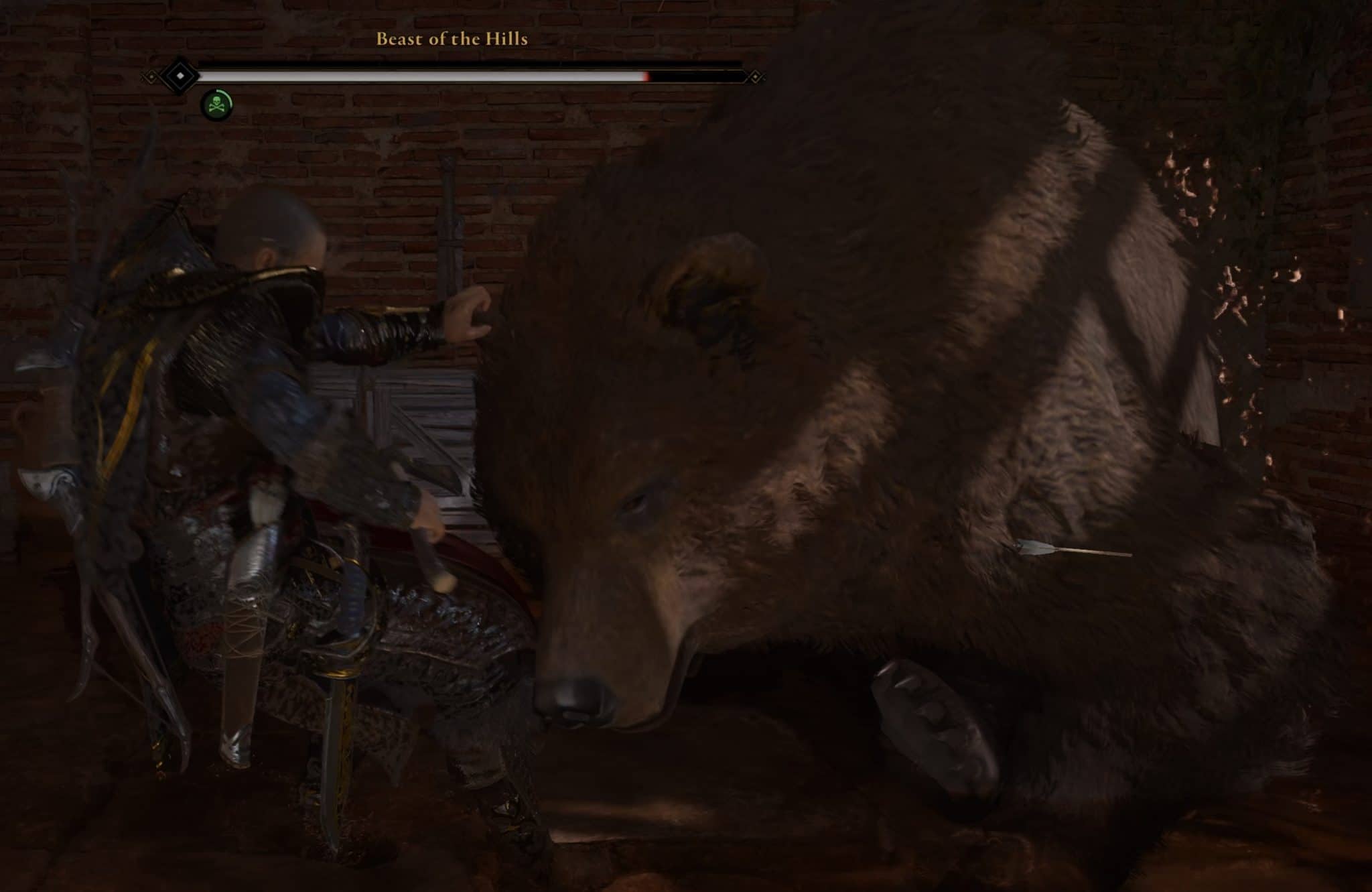Click the crossbones under the skull symbol
1372x892 pixels.
[x=217, y=109]
